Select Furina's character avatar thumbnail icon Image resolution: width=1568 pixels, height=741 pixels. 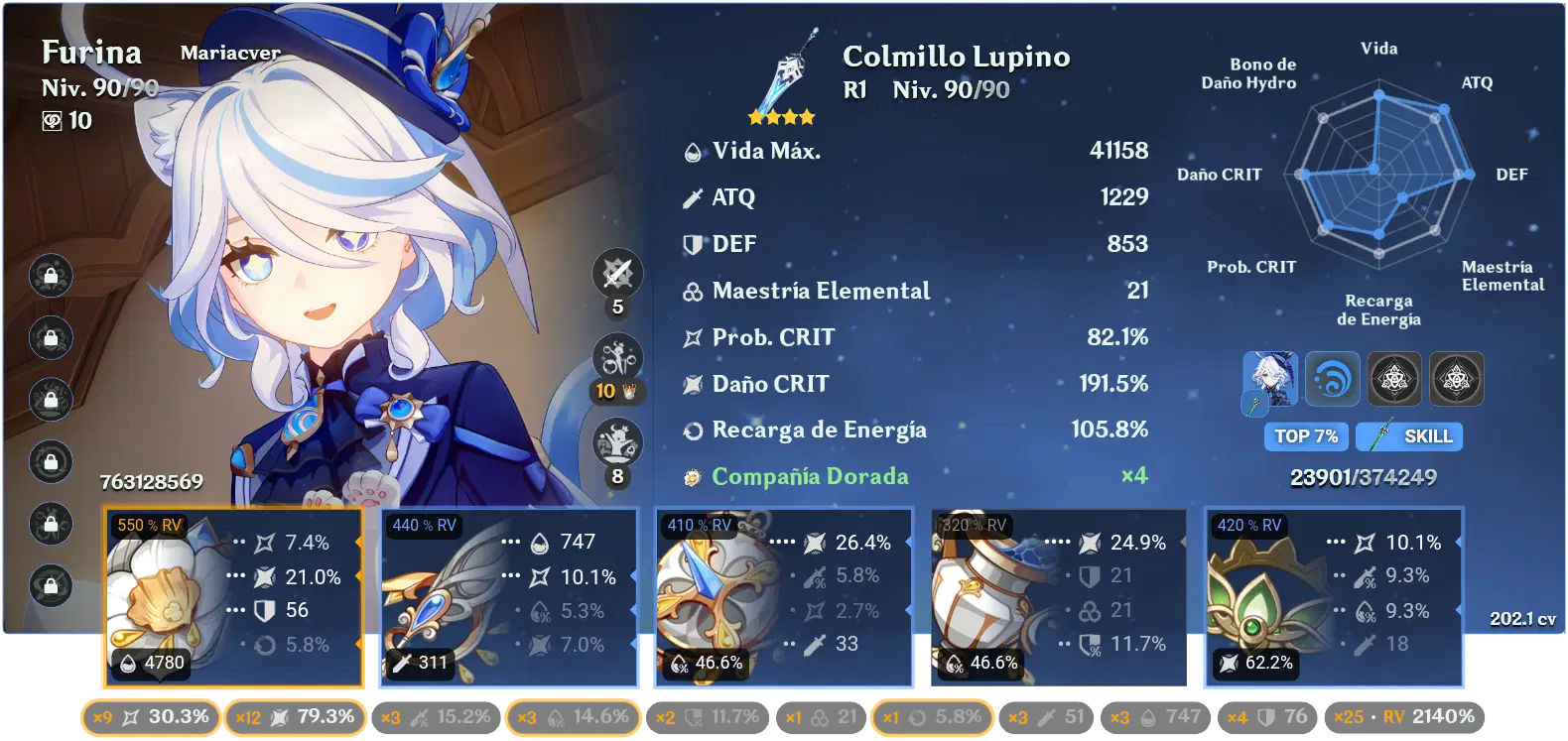1270,379
